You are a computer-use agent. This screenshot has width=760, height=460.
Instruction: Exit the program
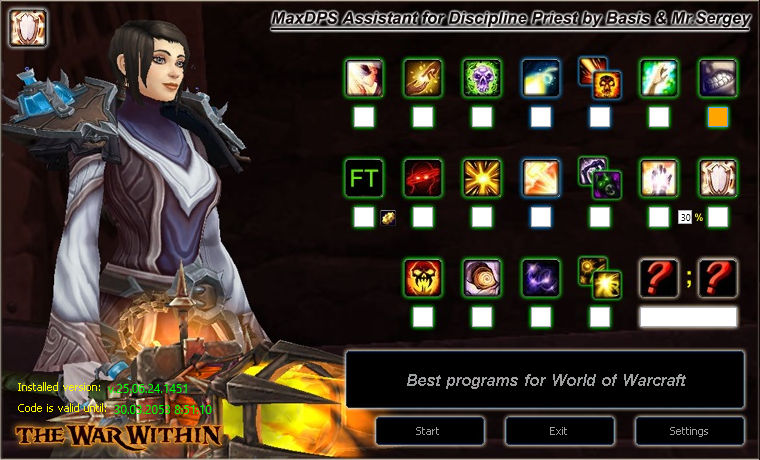(559, 431)
